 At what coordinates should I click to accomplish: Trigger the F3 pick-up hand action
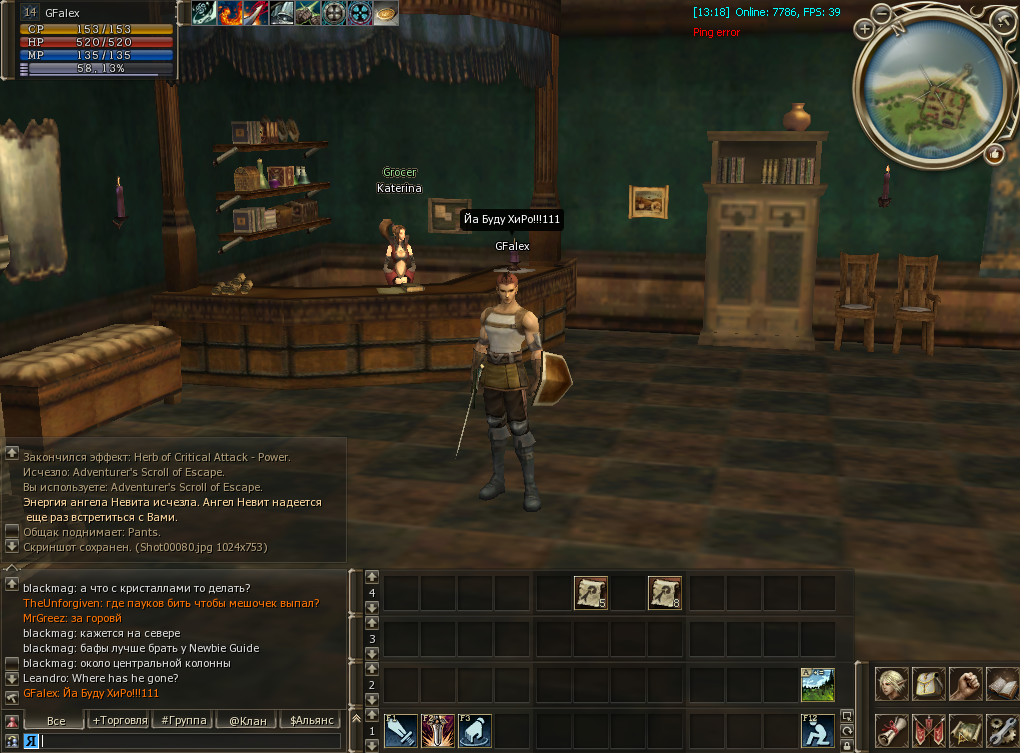475,731
